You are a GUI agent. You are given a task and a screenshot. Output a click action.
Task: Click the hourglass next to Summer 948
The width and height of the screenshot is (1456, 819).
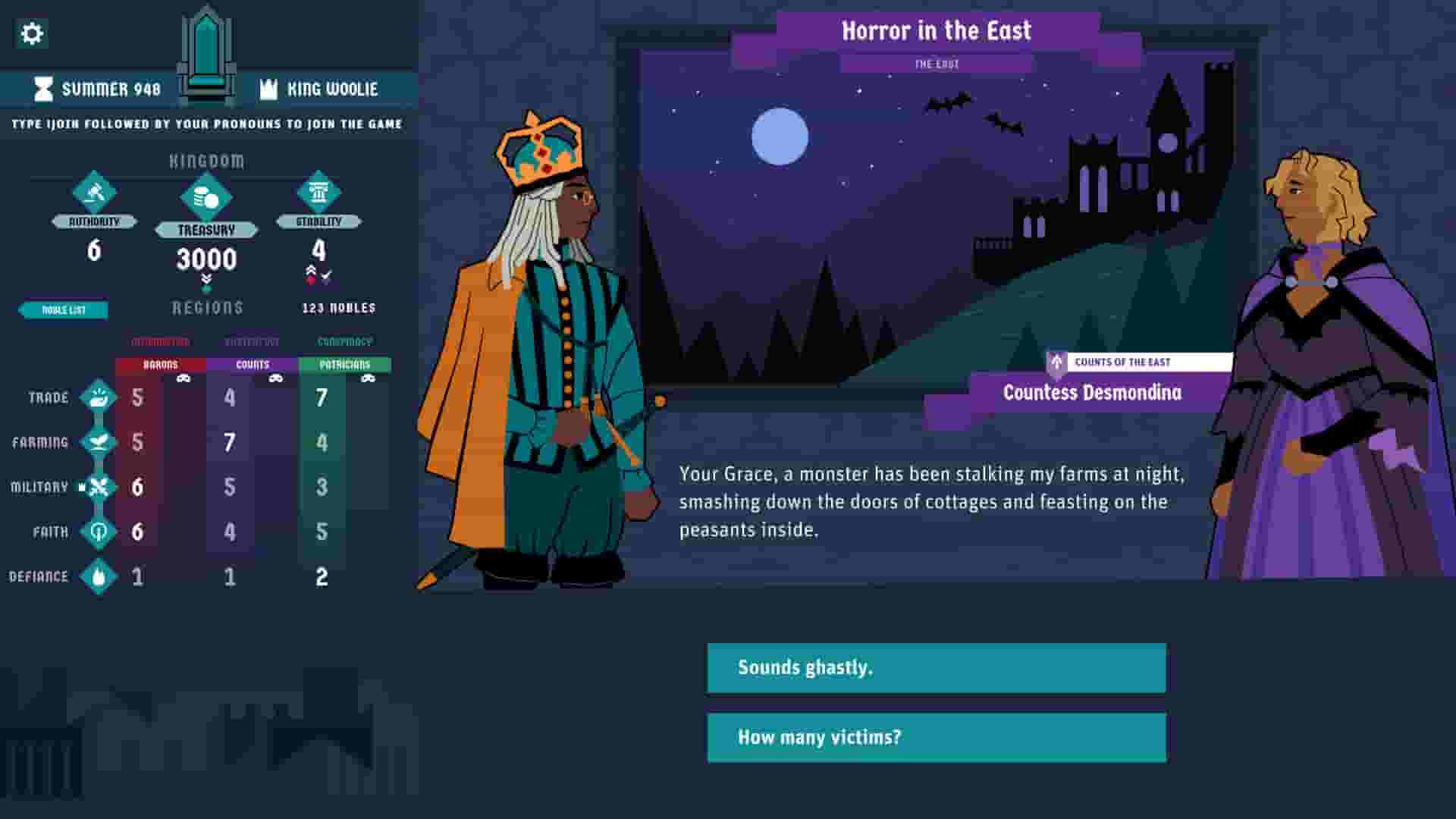point(44,89)
